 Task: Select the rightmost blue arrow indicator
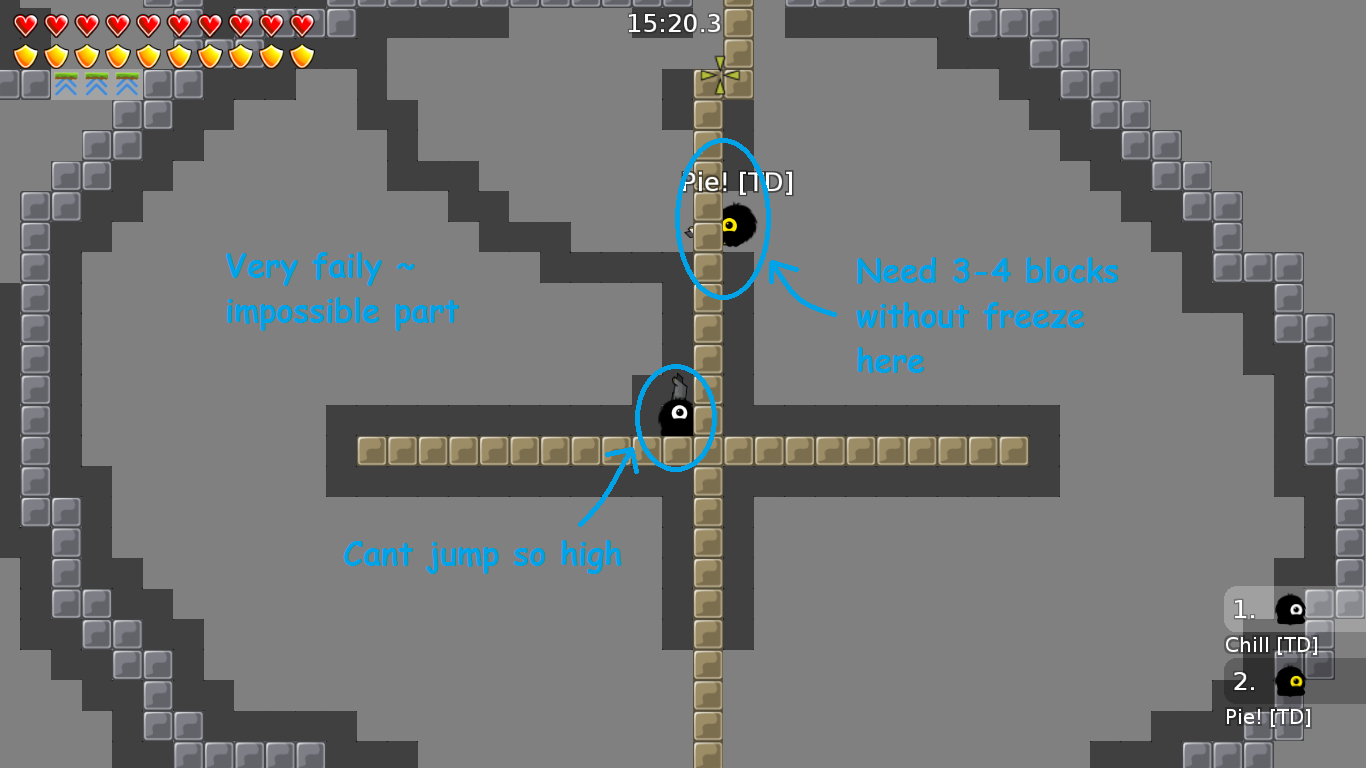126,82
